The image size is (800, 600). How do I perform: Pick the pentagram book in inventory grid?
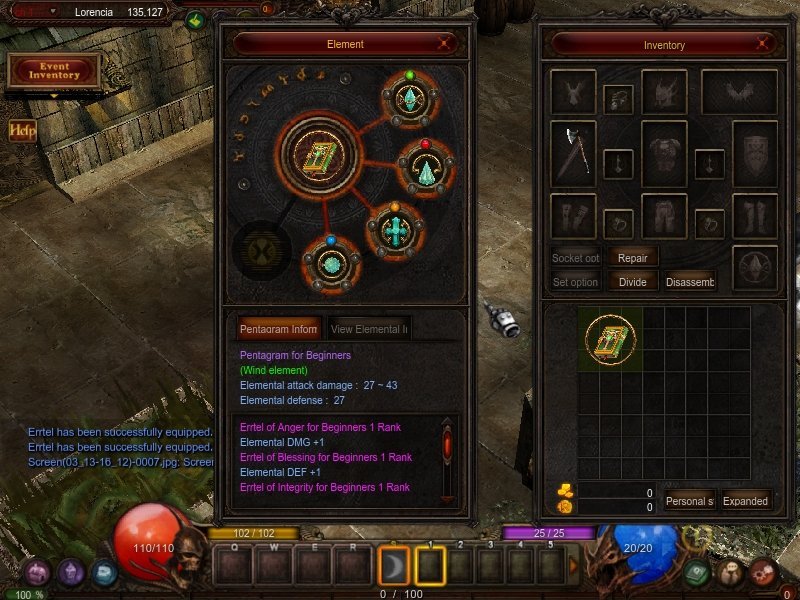click(x=609, y=338)
